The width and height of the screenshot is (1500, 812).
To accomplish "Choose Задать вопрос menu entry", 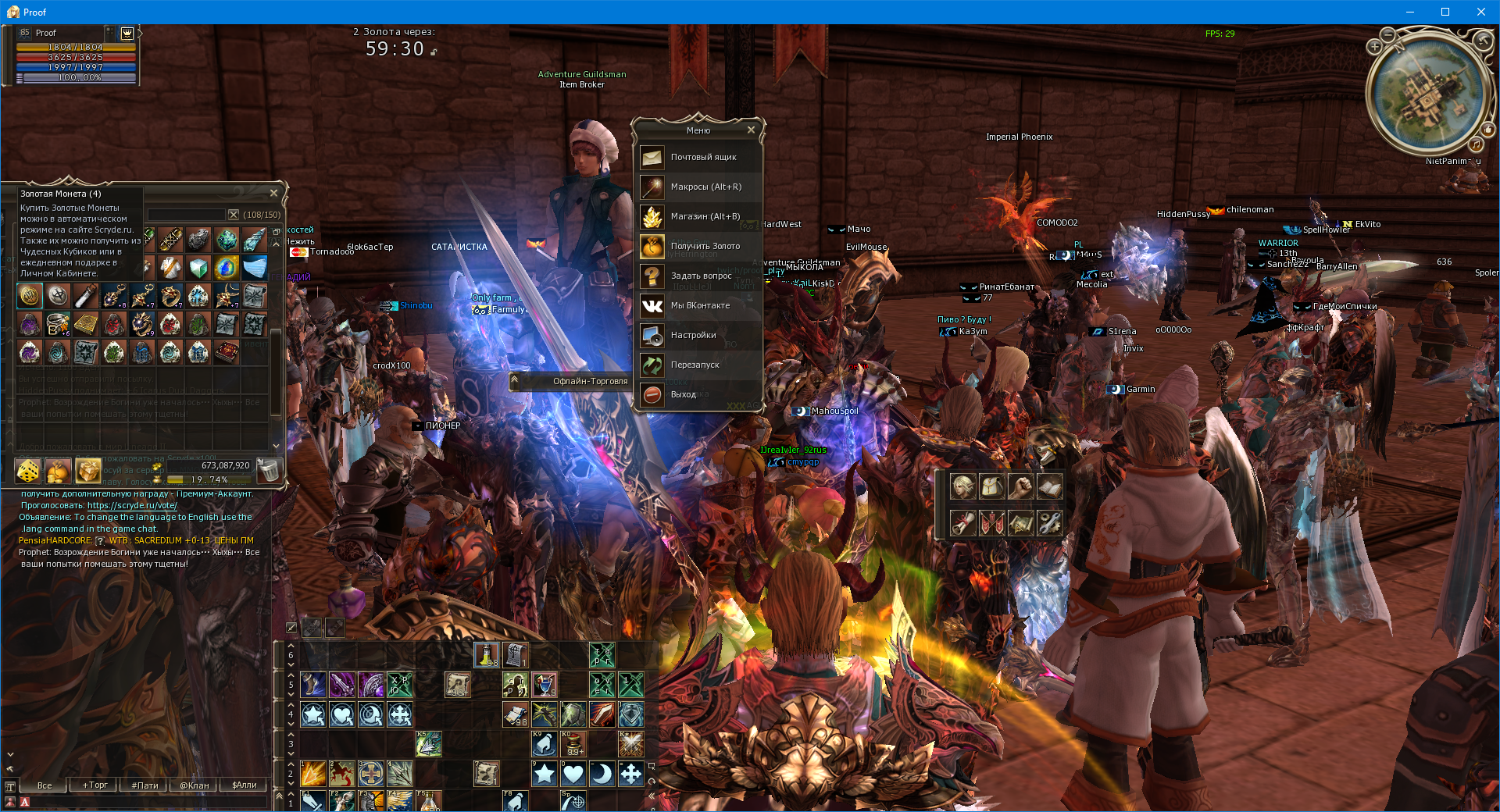I will [699, 276].
